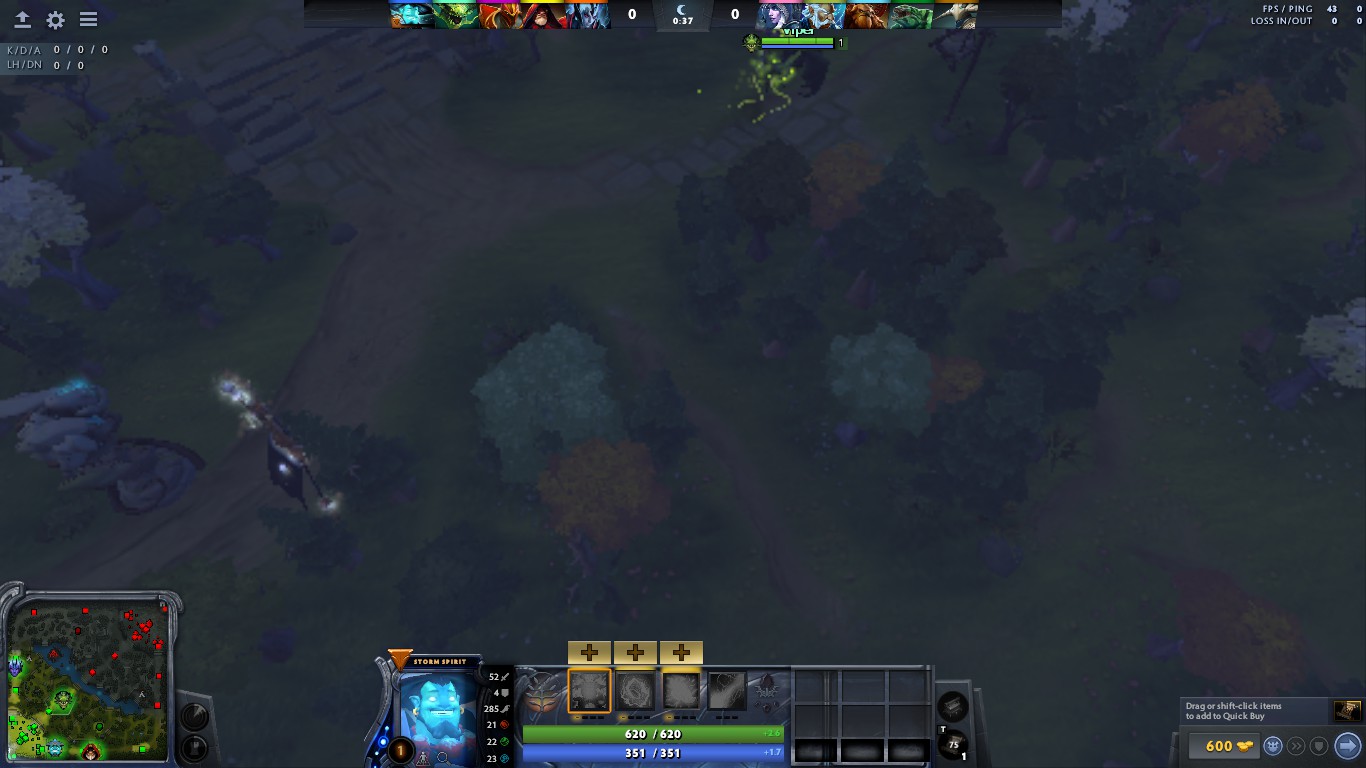Select the Ball Lightning ability
1366x768 pixels.
click(x=727, y=690)
